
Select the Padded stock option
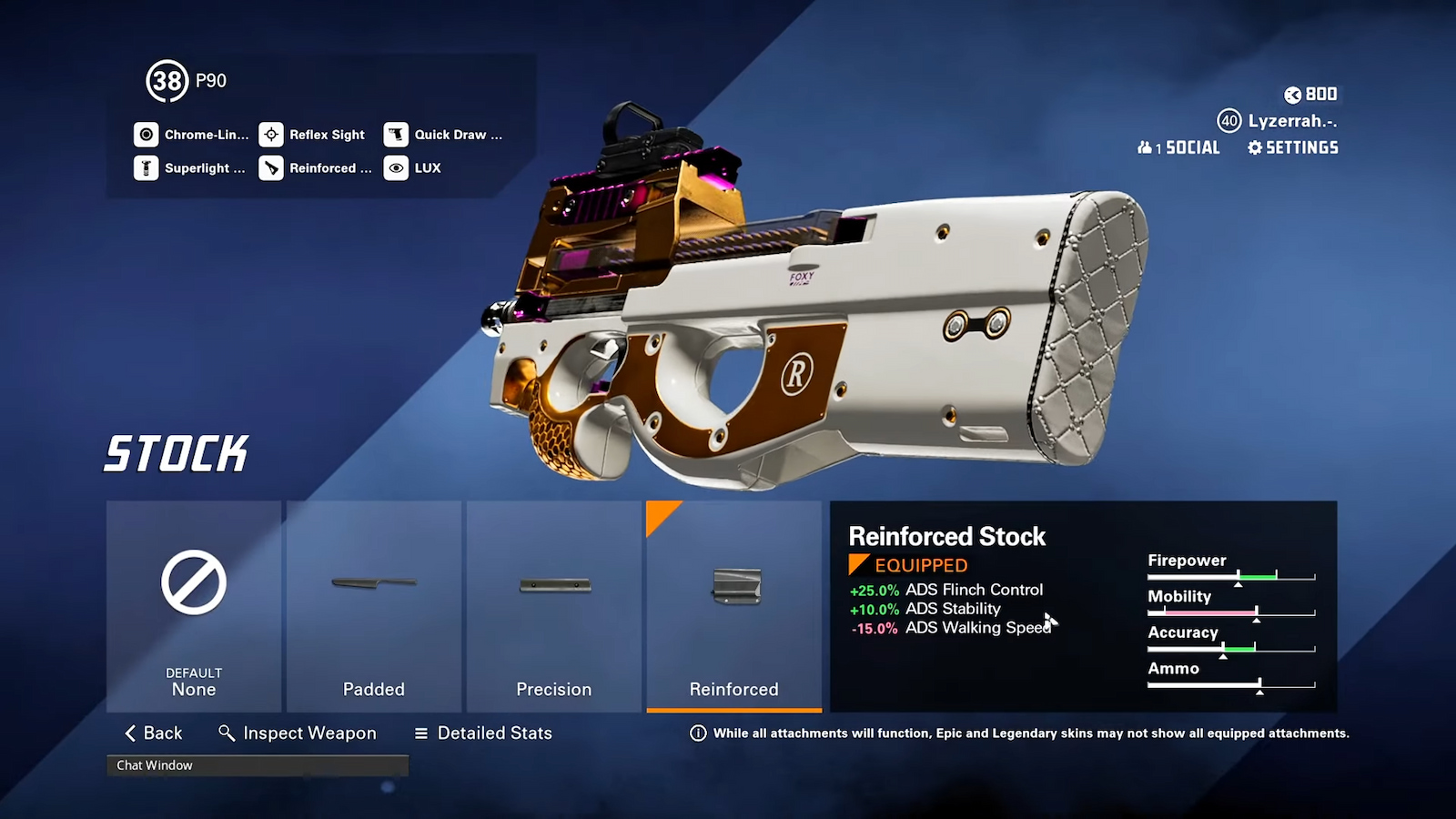373,605
